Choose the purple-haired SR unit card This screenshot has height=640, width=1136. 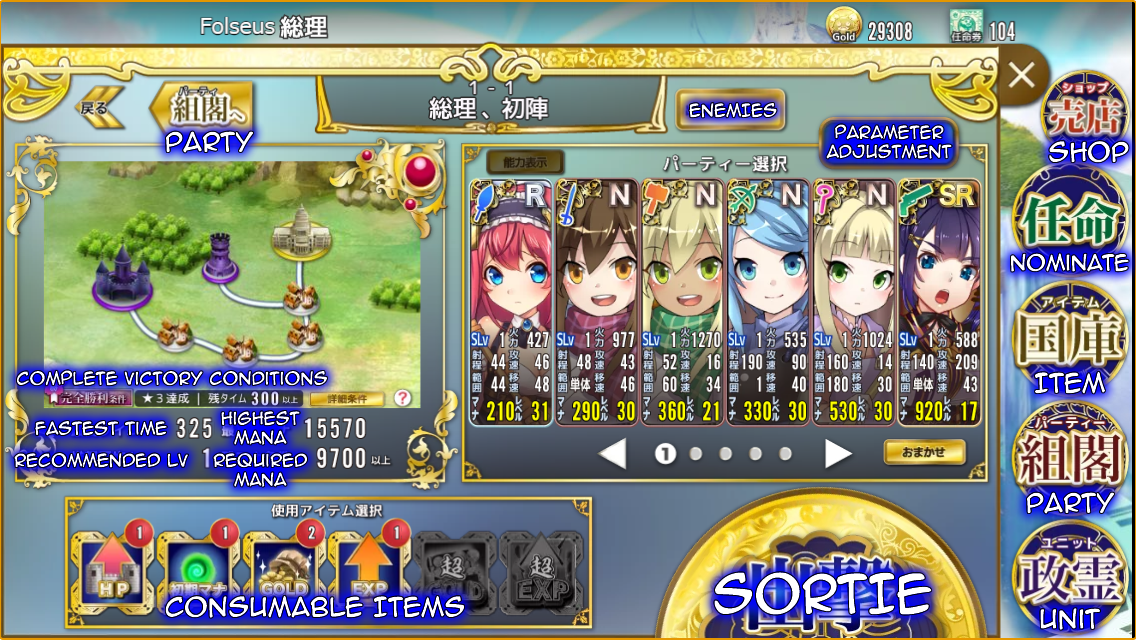click(x=939, y=302)
